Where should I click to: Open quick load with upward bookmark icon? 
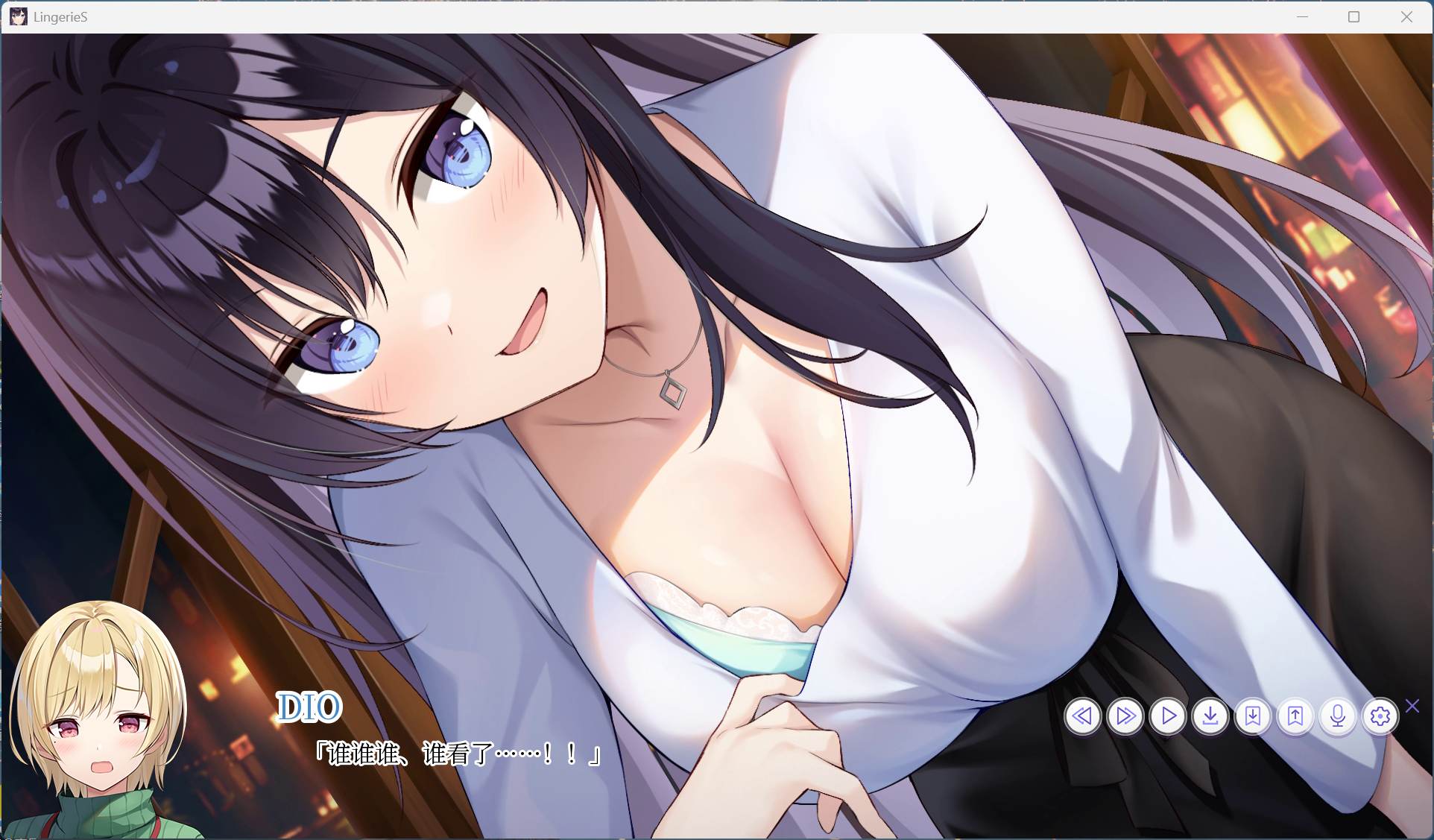coord(1295,716)
